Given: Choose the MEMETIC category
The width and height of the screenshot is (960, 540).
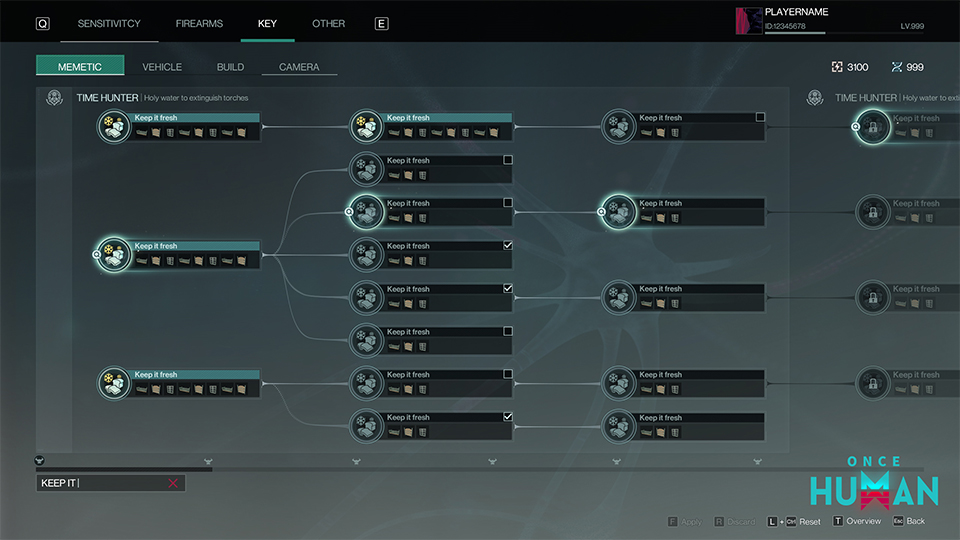Looking at the screenshot, I should click(80, 66).
